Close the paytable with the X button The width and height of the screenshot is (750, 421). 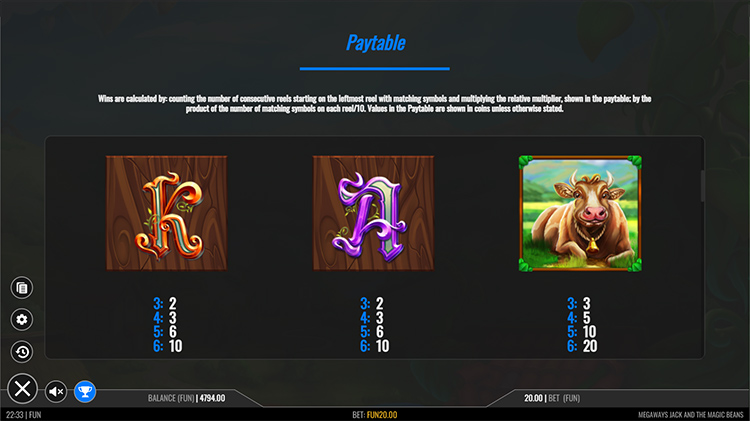pyautogui.click(x=23, y=389)
